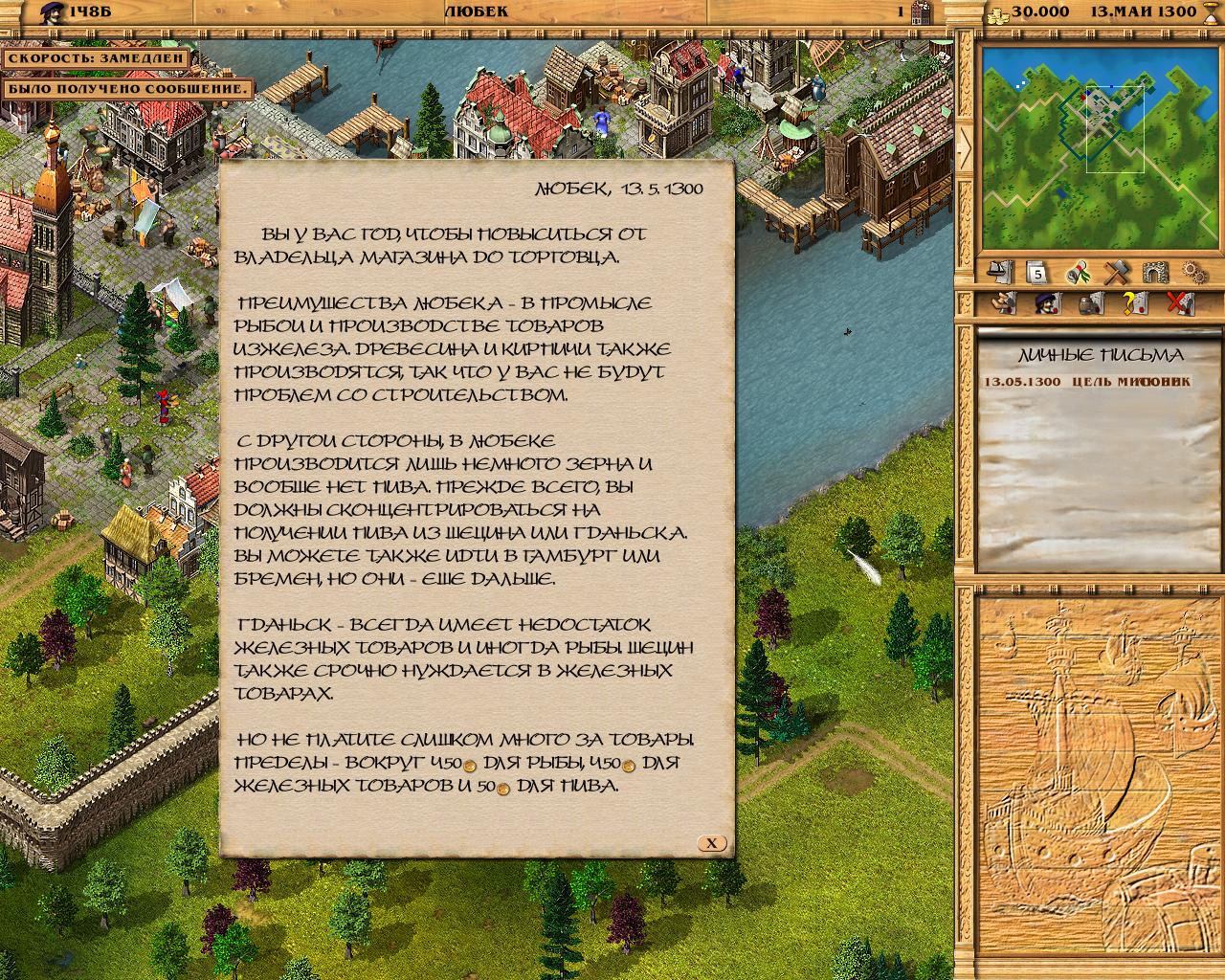1225x980 pixels.
Task: Select the scroll with green ribbon icon
Action: point(1079,273)
